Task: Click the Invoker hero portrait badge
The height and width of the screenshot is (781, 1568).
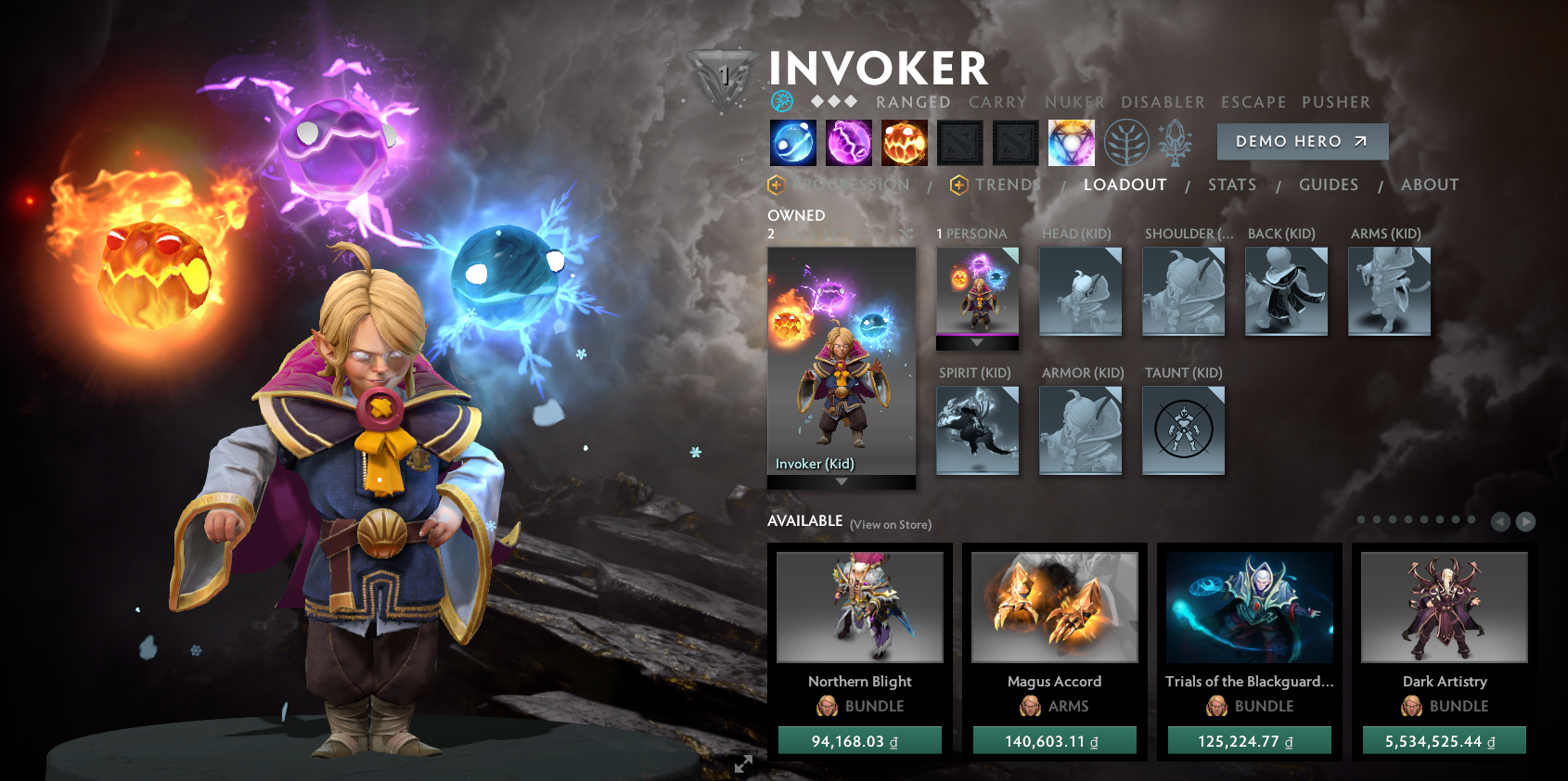Action: 726,72
